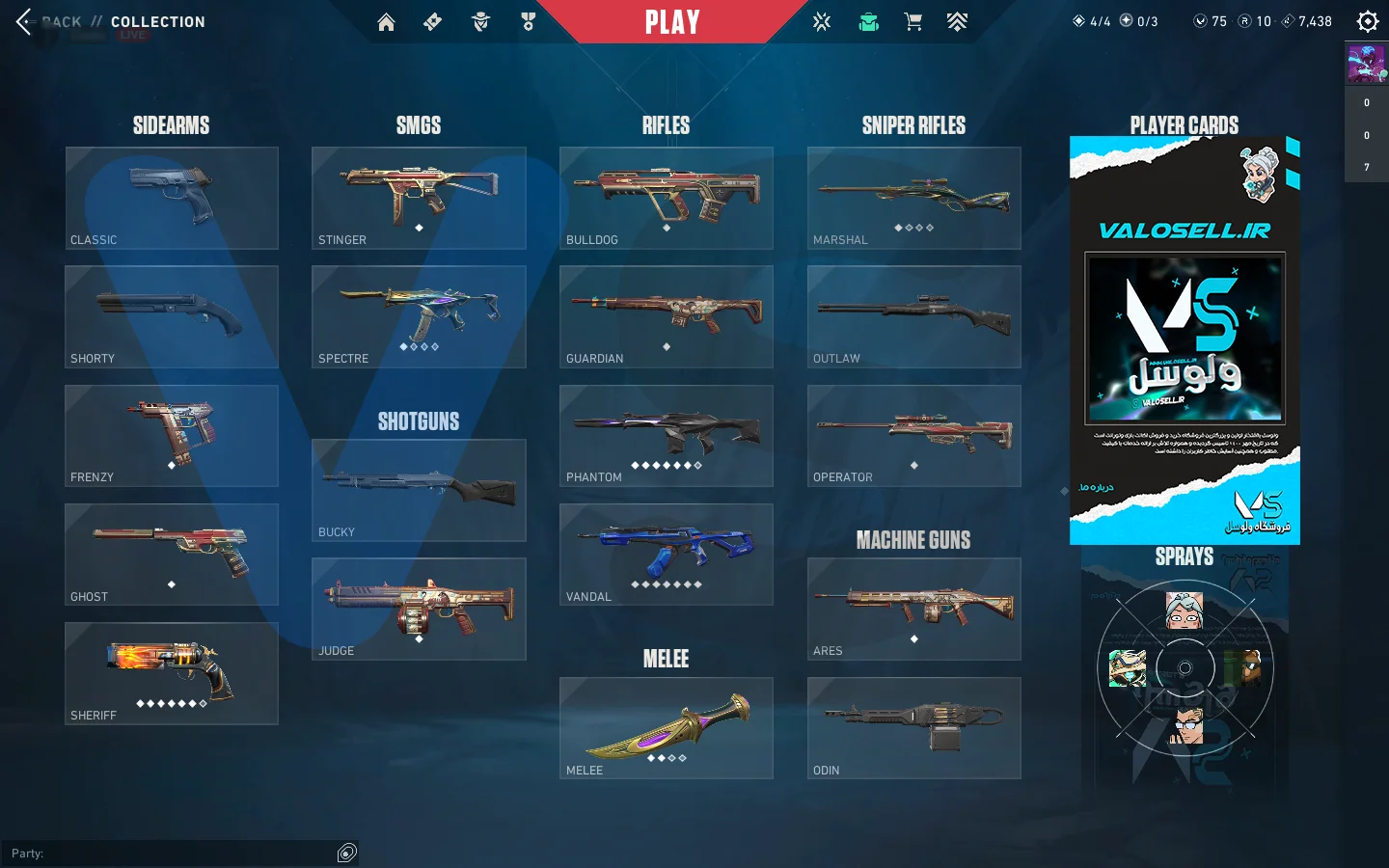This screenshot has height=868, width=1389.
Task: Choose the Bulldog rifle slot
Action: (667, 198)
